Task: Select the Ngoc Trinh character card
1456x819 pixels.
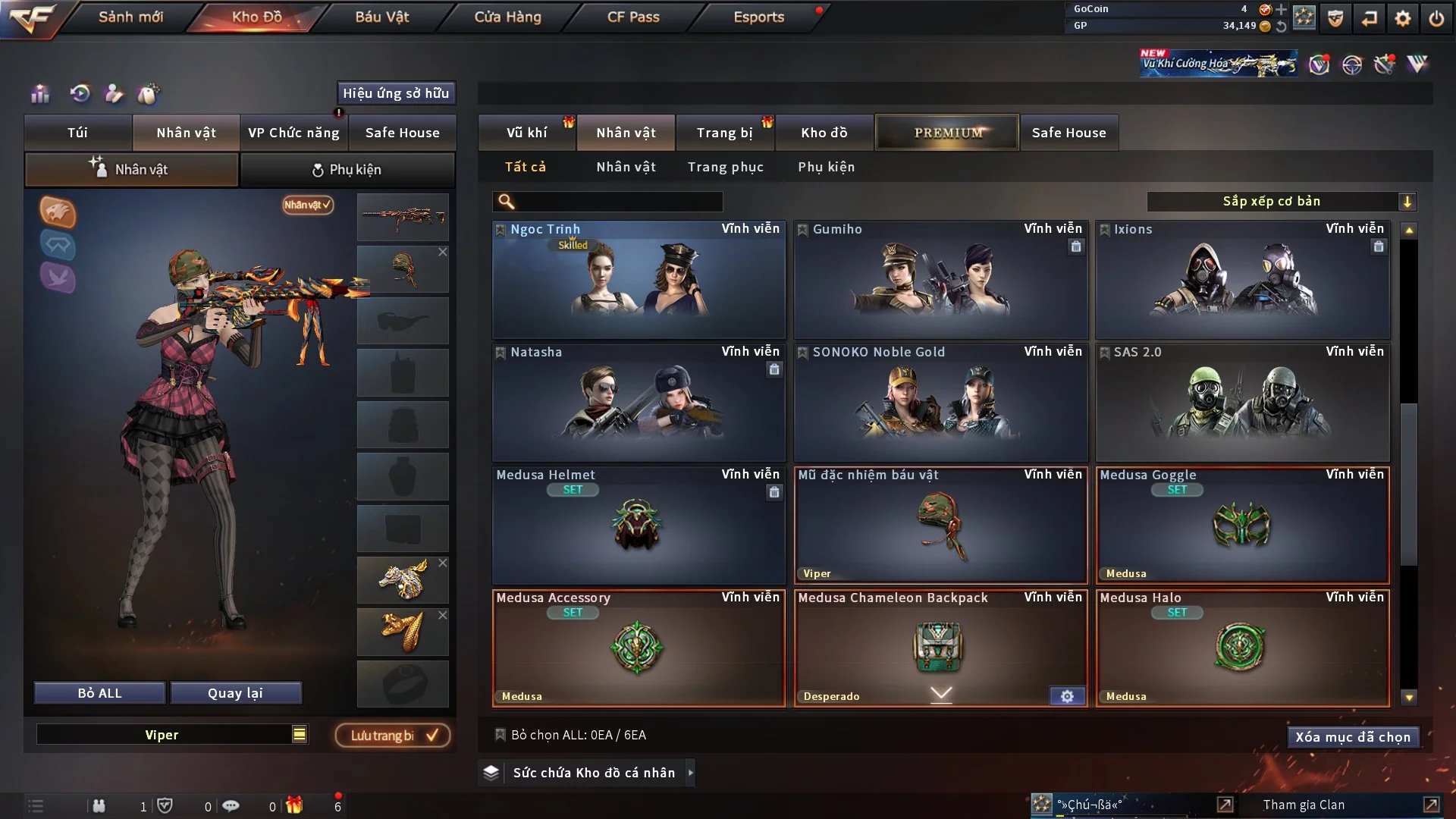Action: pyautogui.click(x=639, y=281)
